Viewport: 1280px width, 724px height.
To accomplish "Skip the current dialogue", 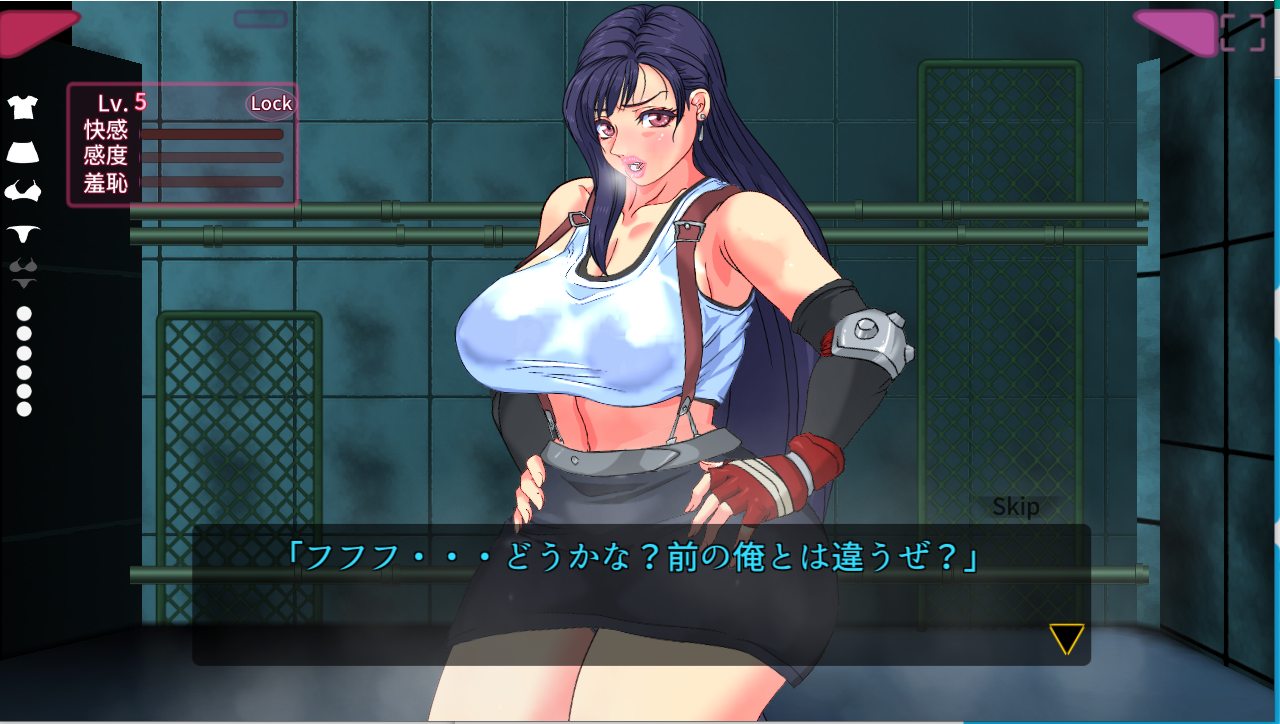I will (1015, 507).
